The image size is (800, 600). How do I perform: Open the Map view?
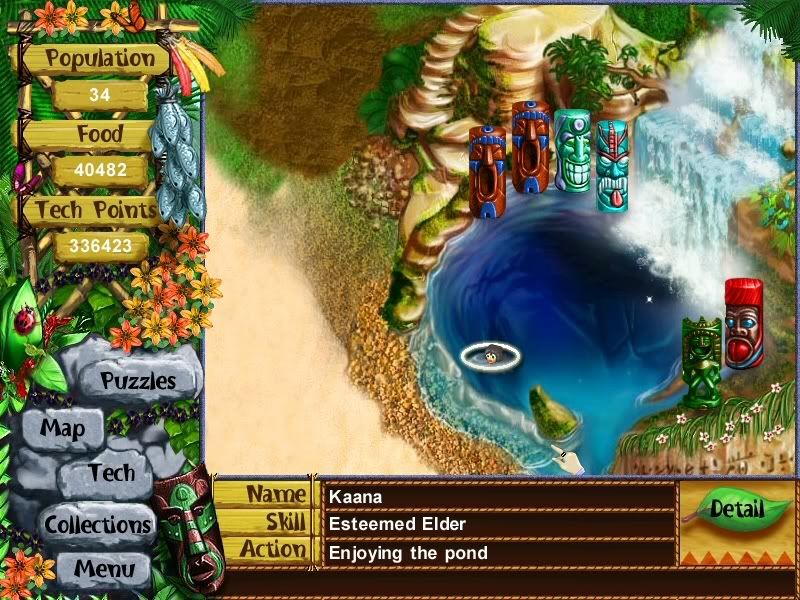click(x=62, y=429)
